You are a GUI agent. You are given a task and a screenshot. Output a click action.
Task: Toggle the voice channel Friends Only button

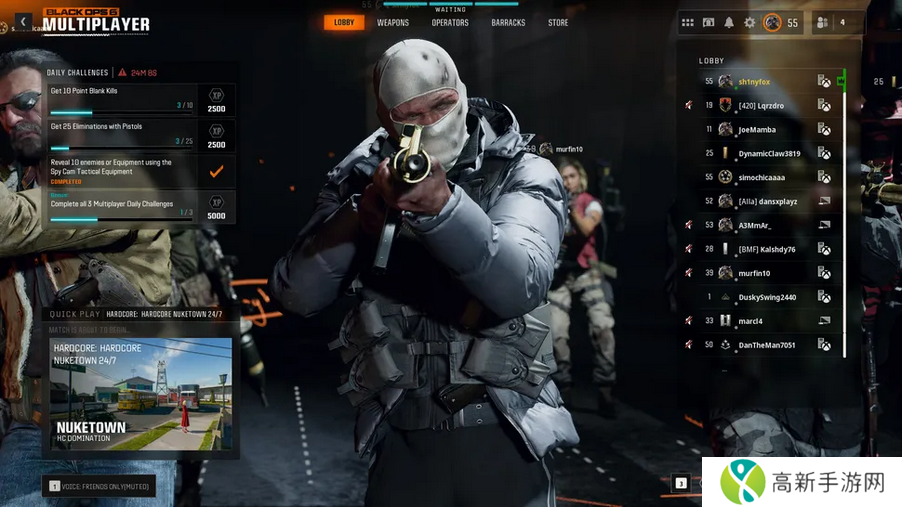tap(99, 486)
